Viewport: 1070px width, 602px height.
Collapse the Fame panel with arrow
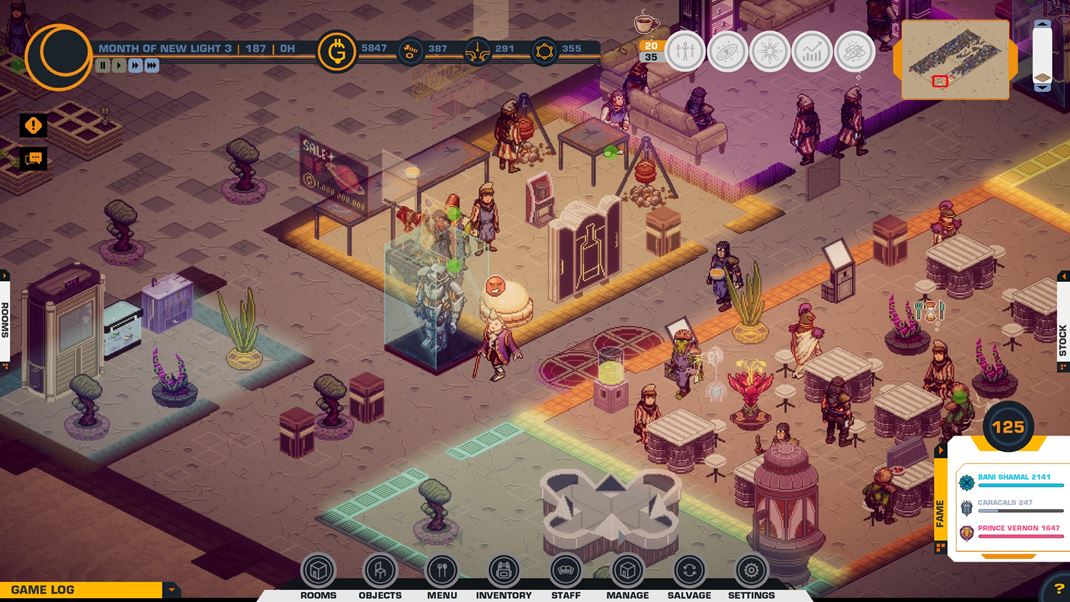tap(939, 451)
